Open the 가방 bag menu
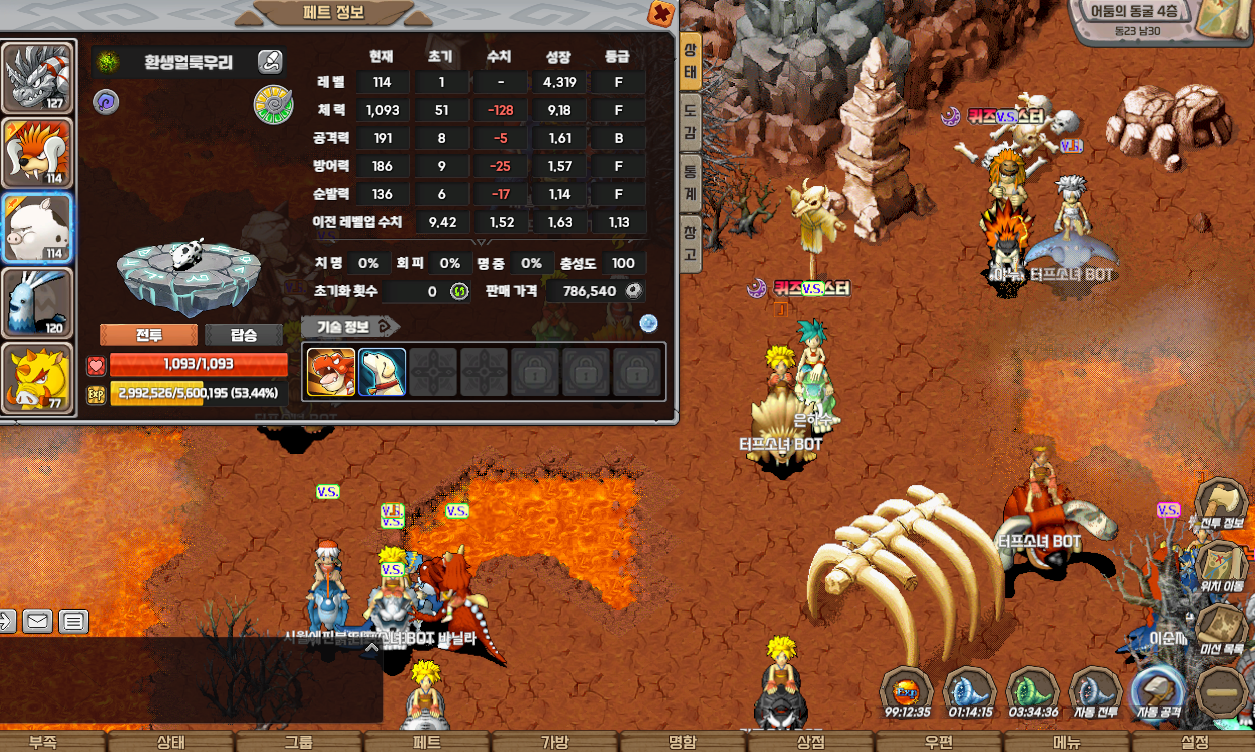This screenshot has height=752, width=1255. click(554, 742)
